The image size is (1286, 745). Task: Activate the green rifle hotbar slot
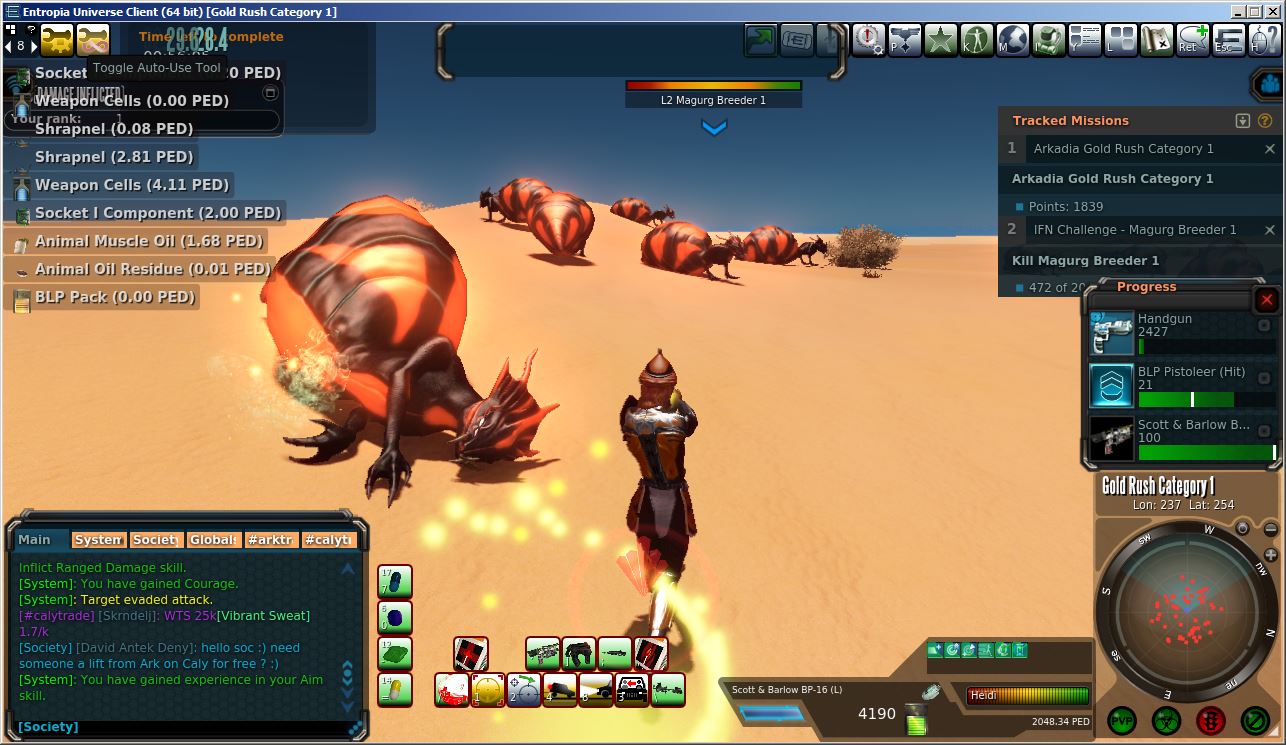coord(542,654)
